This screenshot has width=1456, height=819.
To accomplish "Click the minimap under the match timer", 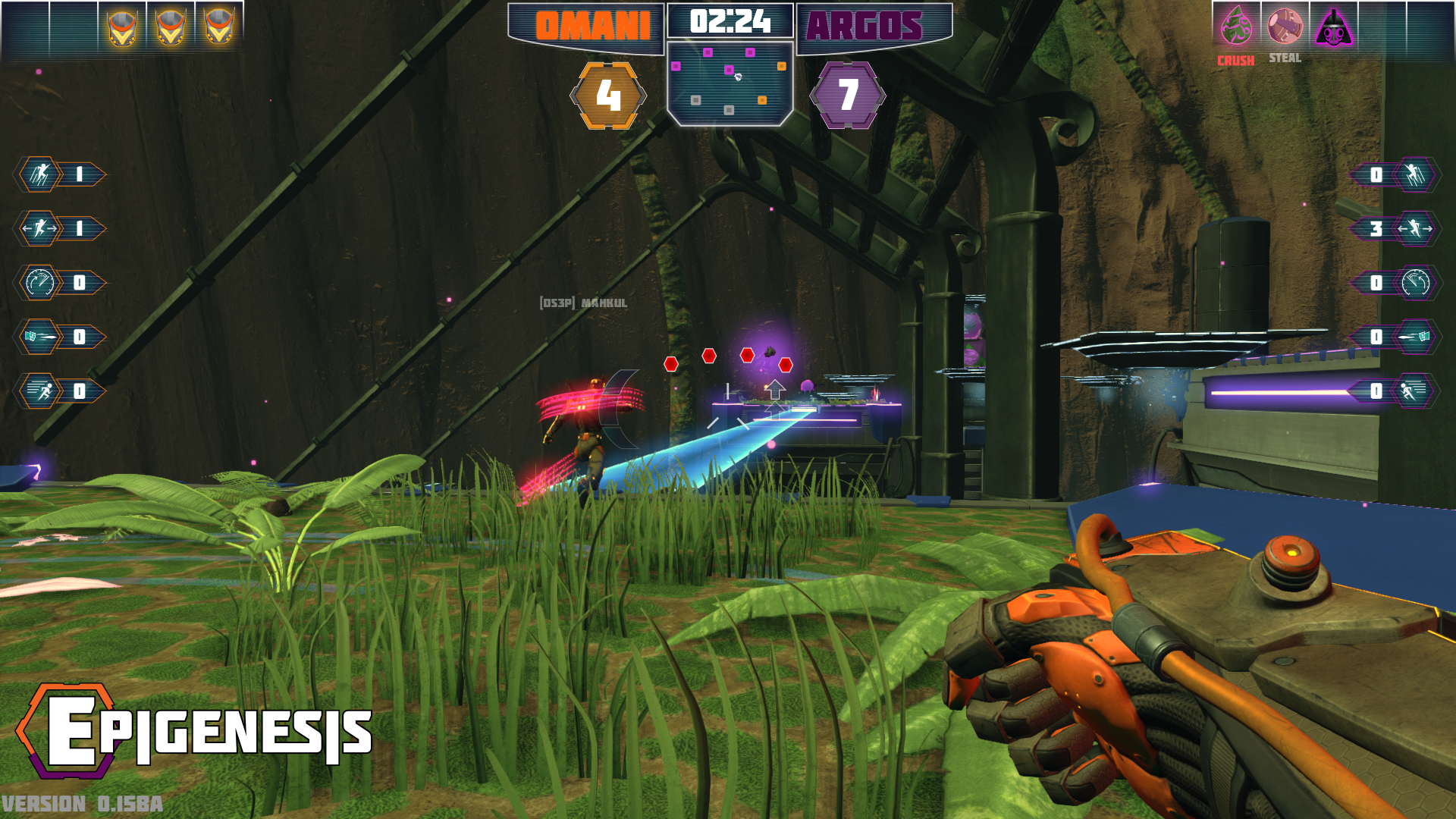I will [x=730, y=83].
